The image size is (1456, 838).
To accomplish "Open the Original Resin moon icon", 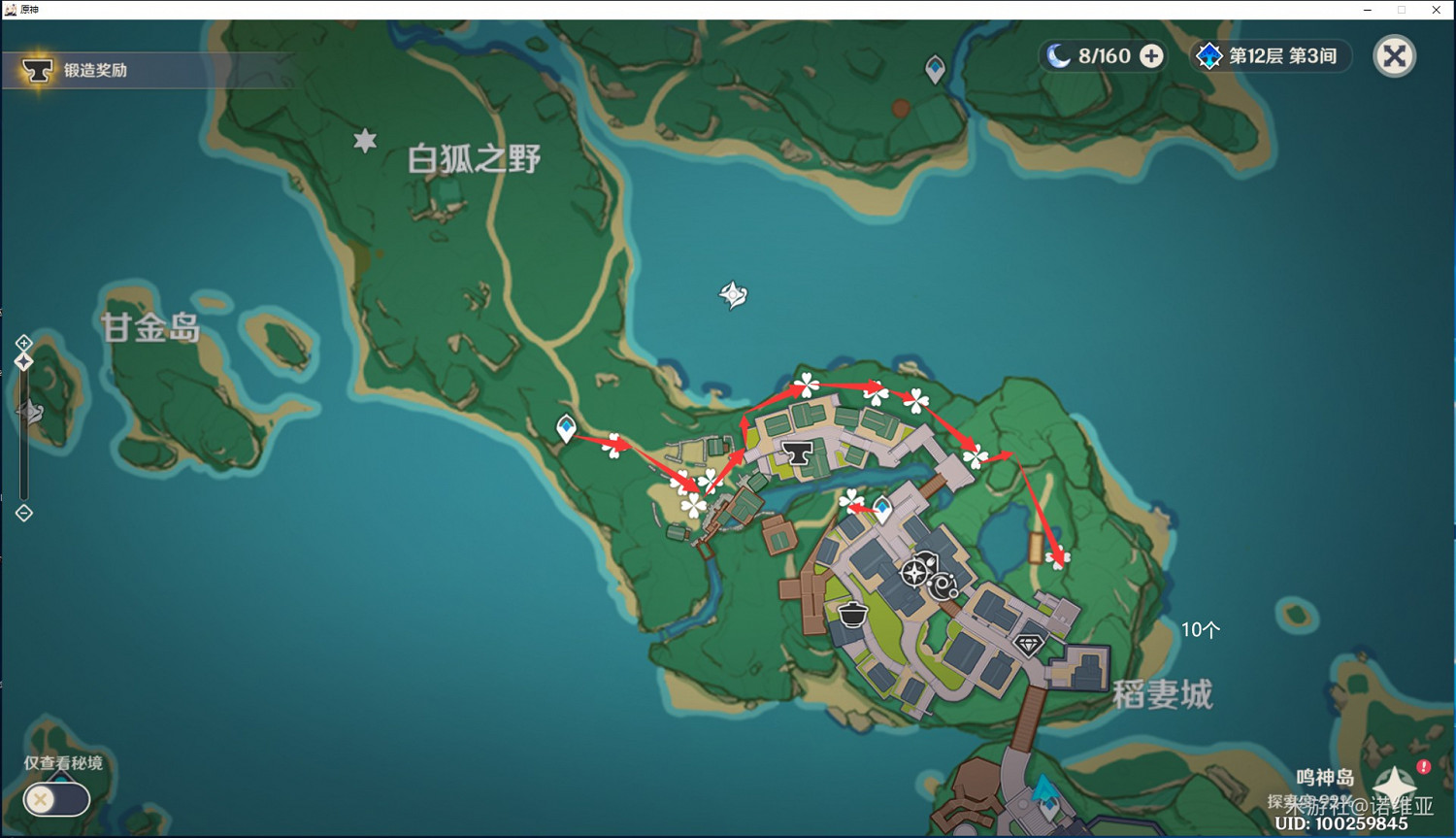I will pos(1060,55).
